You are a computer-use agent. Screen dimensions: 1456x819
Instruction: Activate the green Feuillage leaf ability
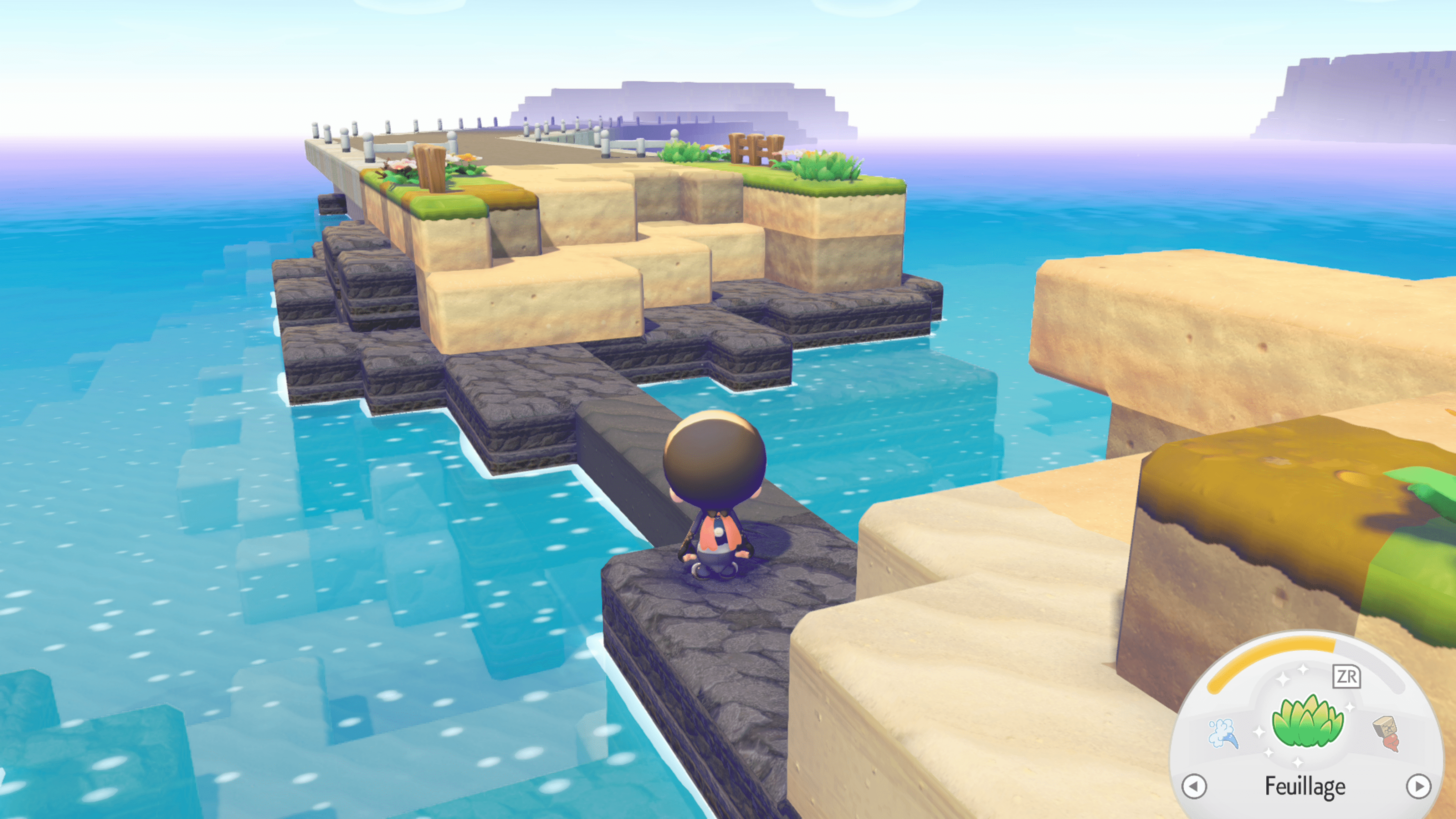tap(1306, 722)
